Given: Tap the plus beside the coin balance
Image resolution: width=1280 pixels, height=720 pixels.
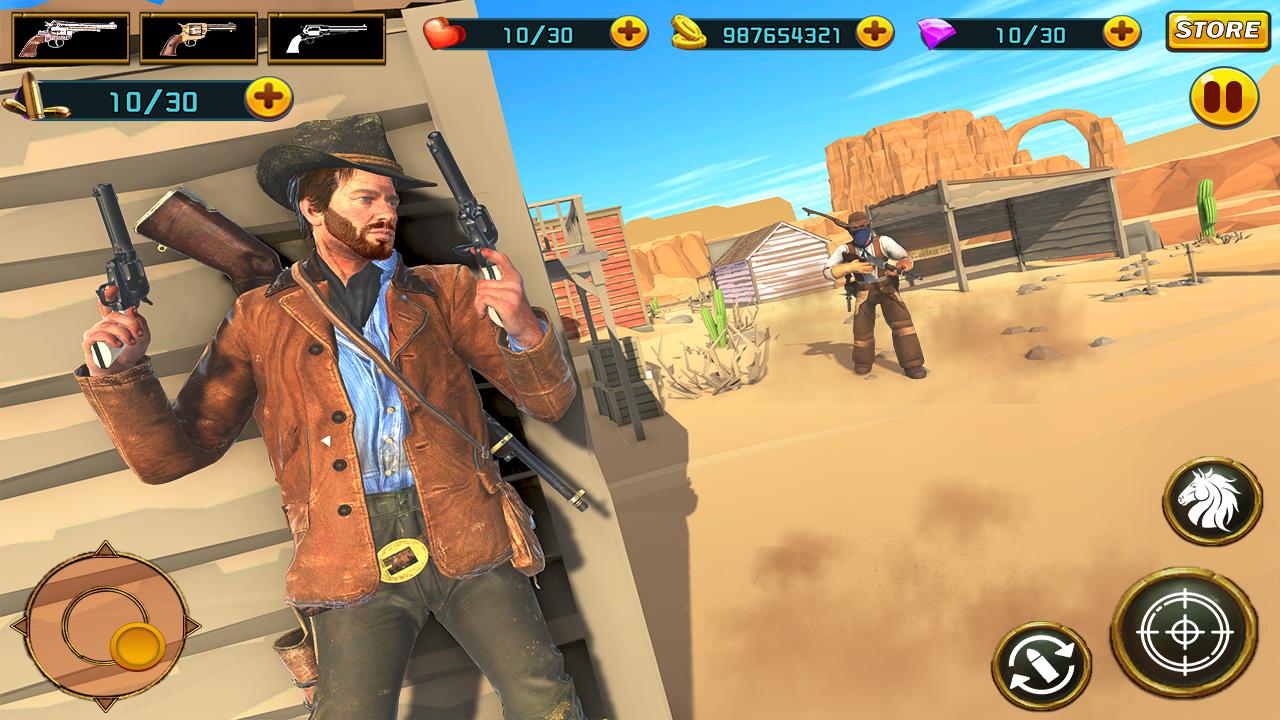Looking at the screenshot, I should click(x=874, y=33).
